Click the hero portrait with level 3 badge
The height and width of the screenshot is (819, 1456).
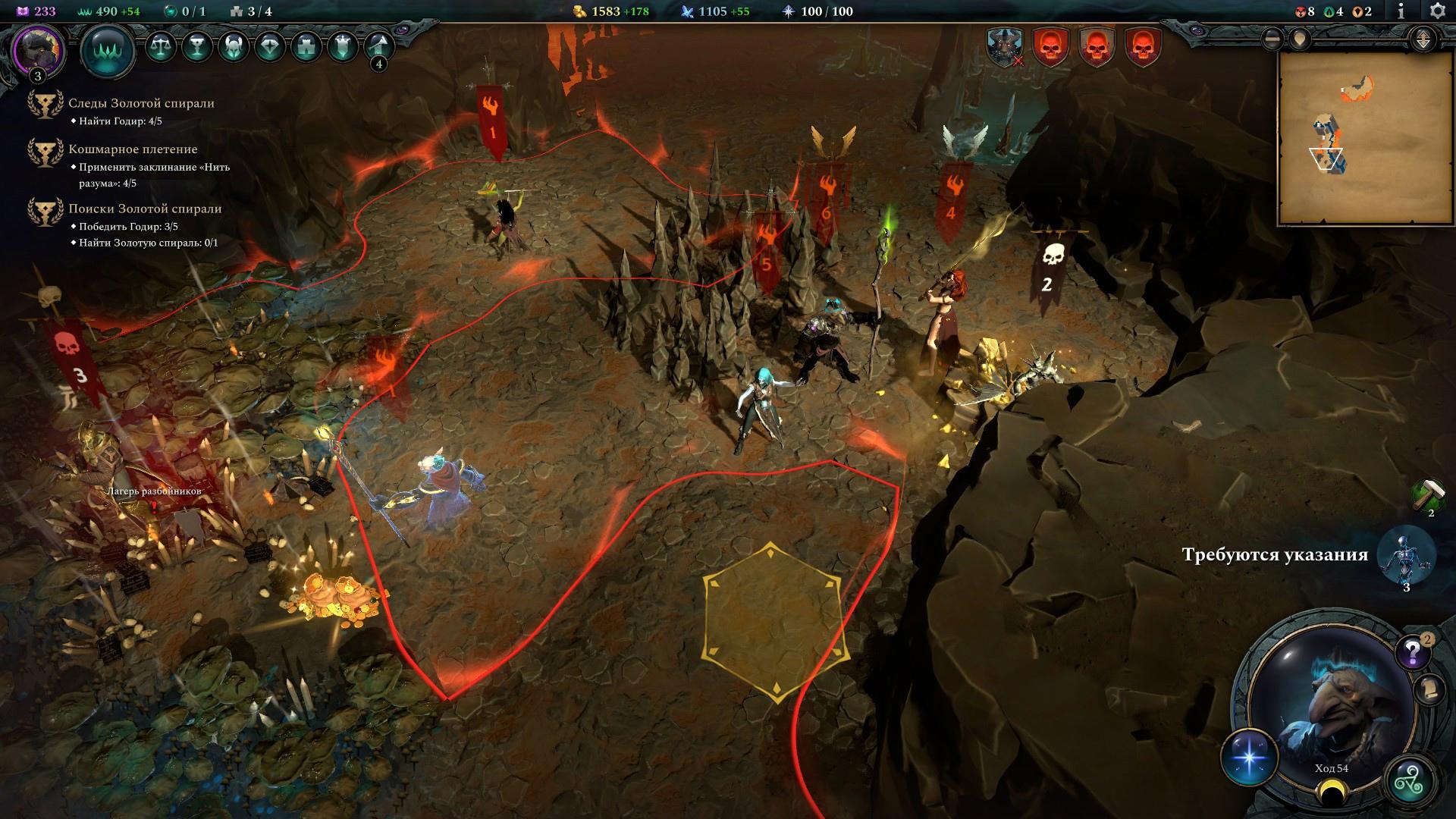[38, 52]
